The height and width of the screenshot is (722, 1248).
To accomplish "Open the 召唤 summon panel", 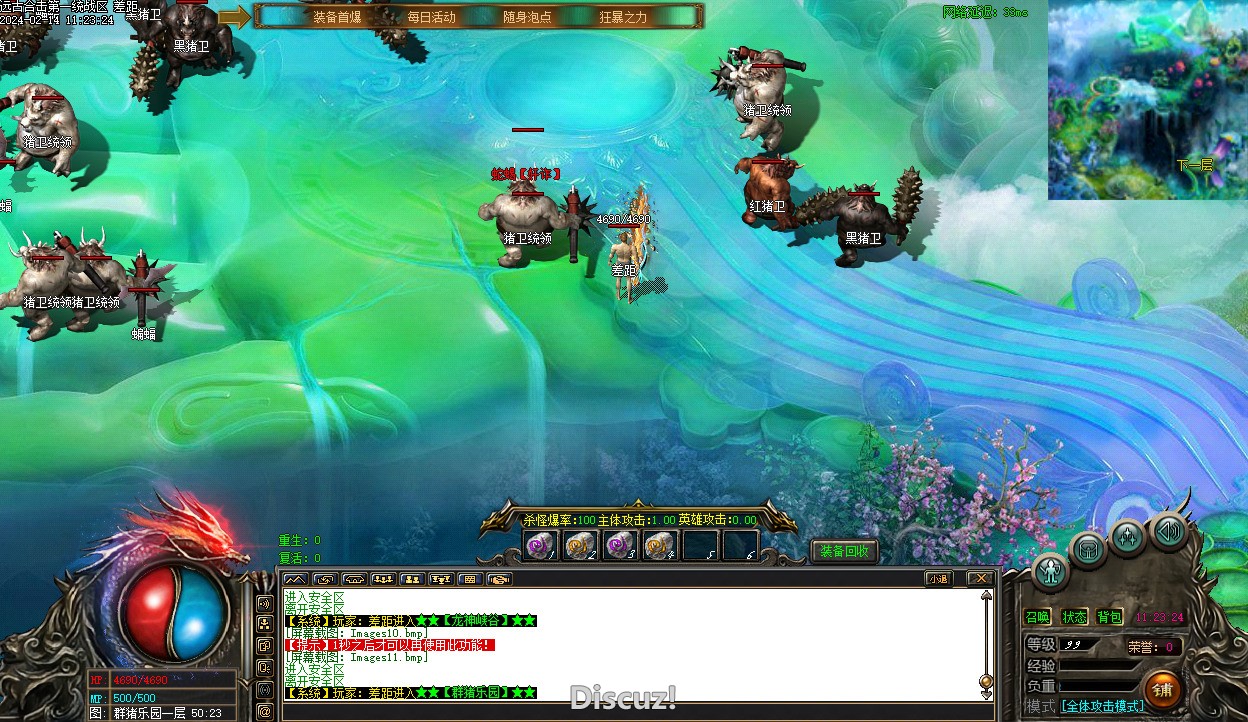I will pos(1038,617).
